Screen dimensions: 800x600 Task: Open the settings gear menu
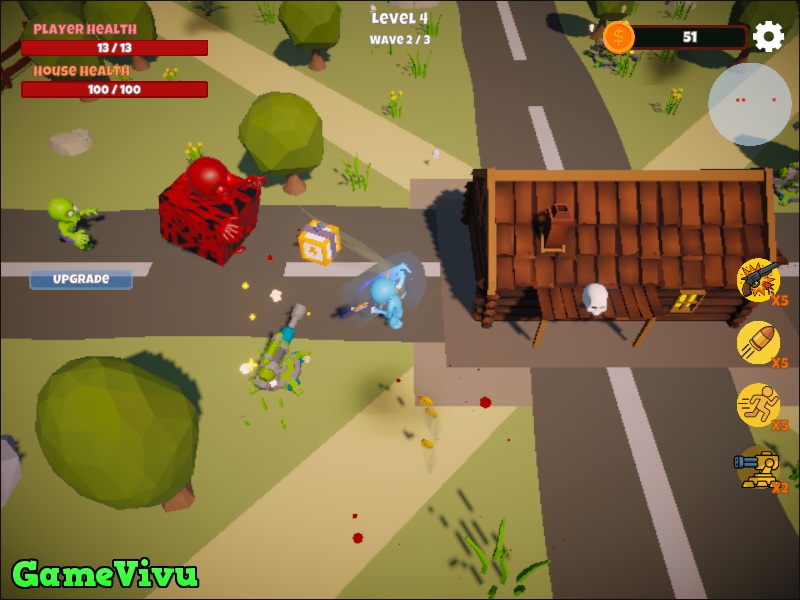point(768,37)
